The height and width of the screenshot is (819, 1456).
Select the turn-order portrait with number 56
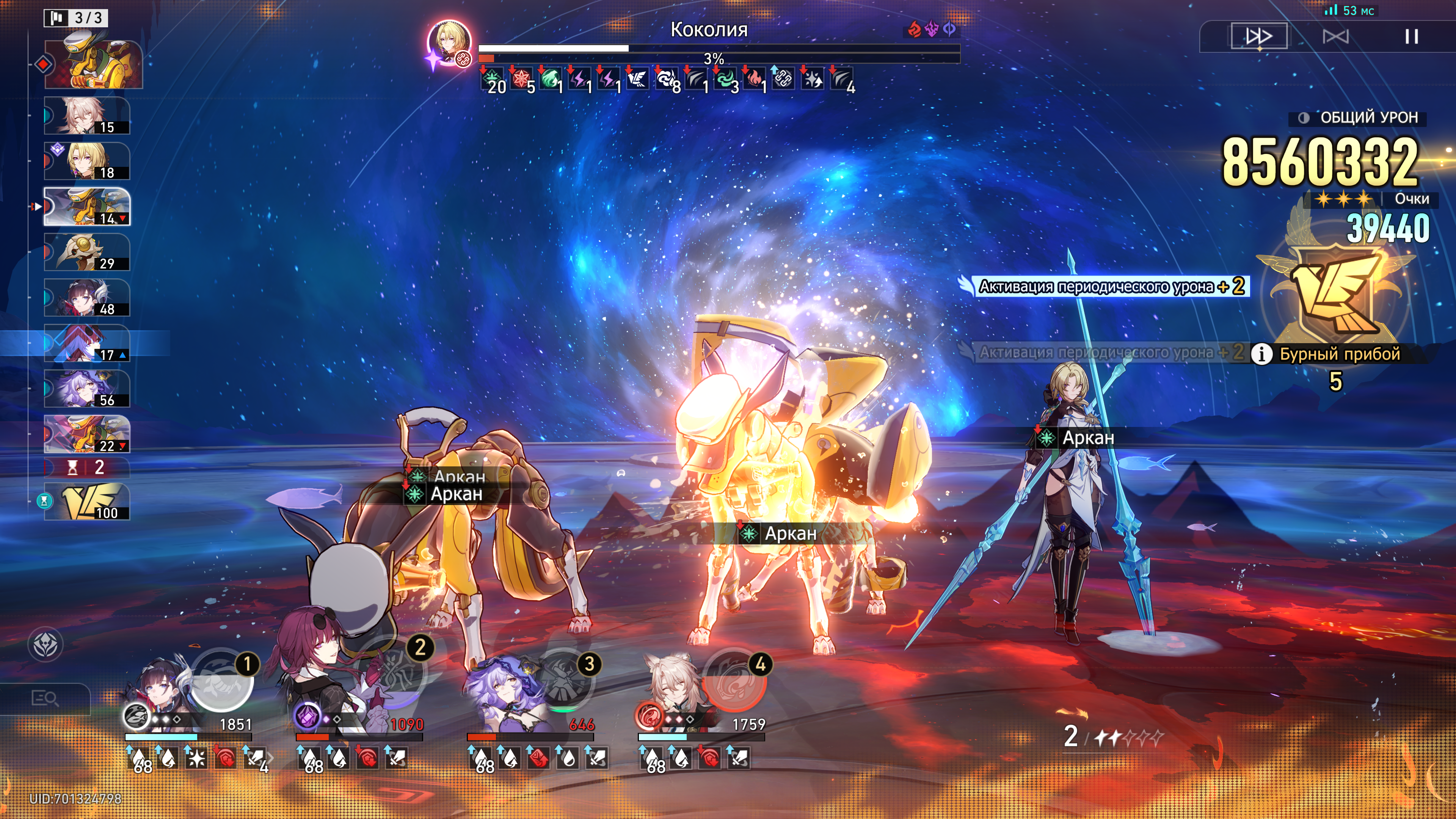tap(87, 389)
